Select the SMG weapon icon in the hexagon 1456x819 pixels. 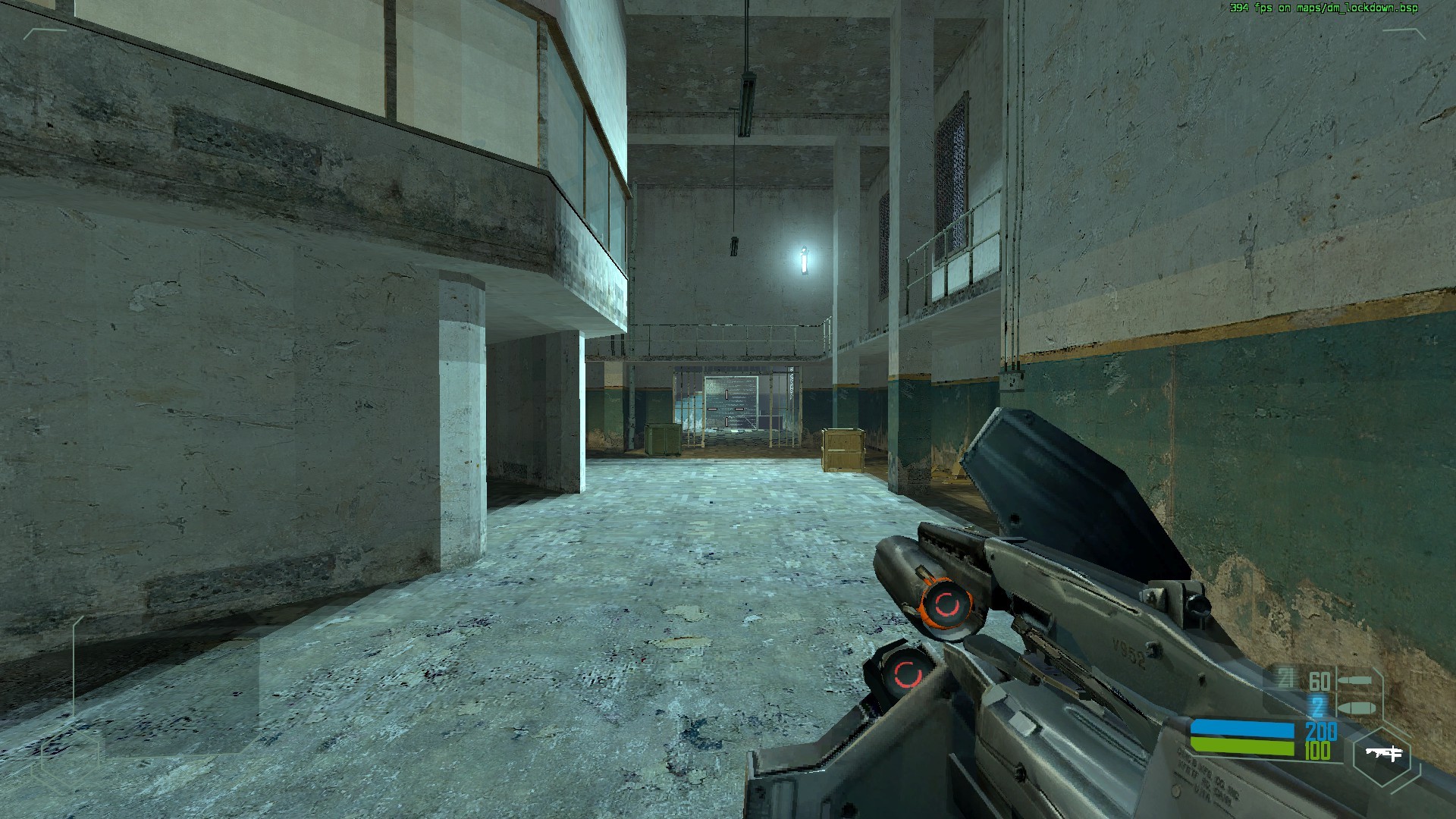(x=1385, y=754)
